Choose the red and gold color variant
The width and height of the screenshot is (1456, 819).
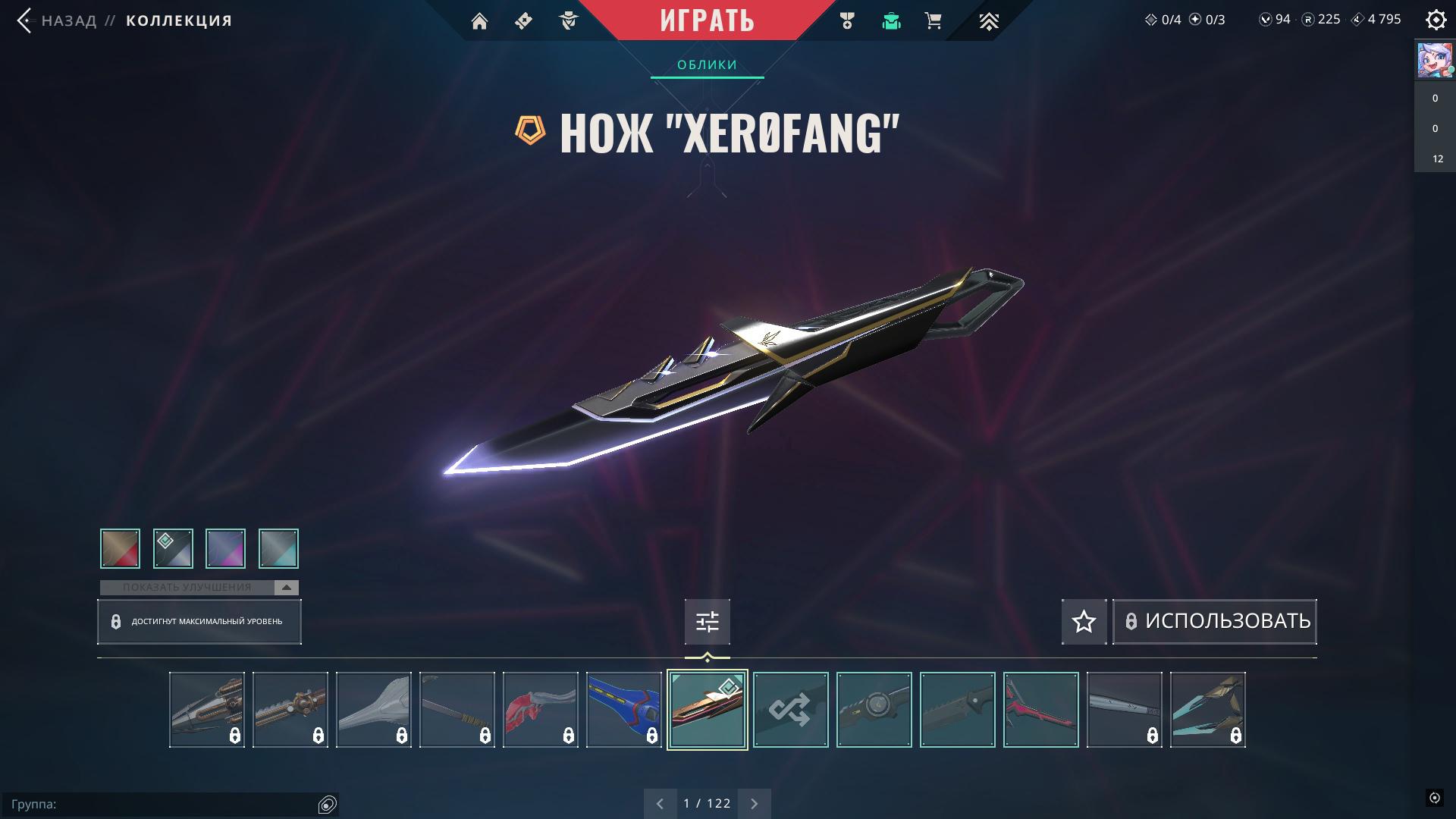pos(120,548)
